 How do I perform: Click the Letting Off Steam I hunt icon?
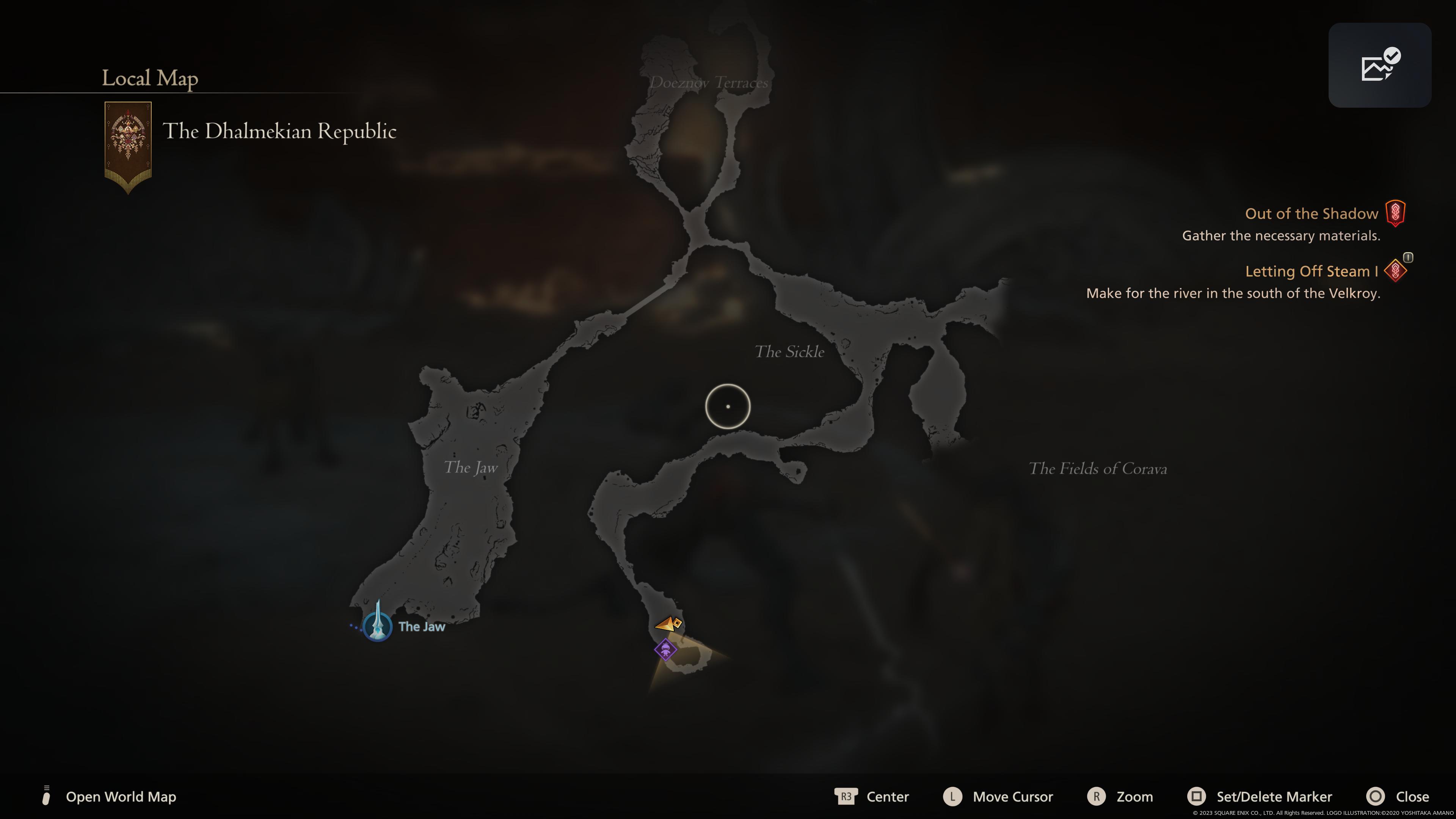[x=1395, y=271]
